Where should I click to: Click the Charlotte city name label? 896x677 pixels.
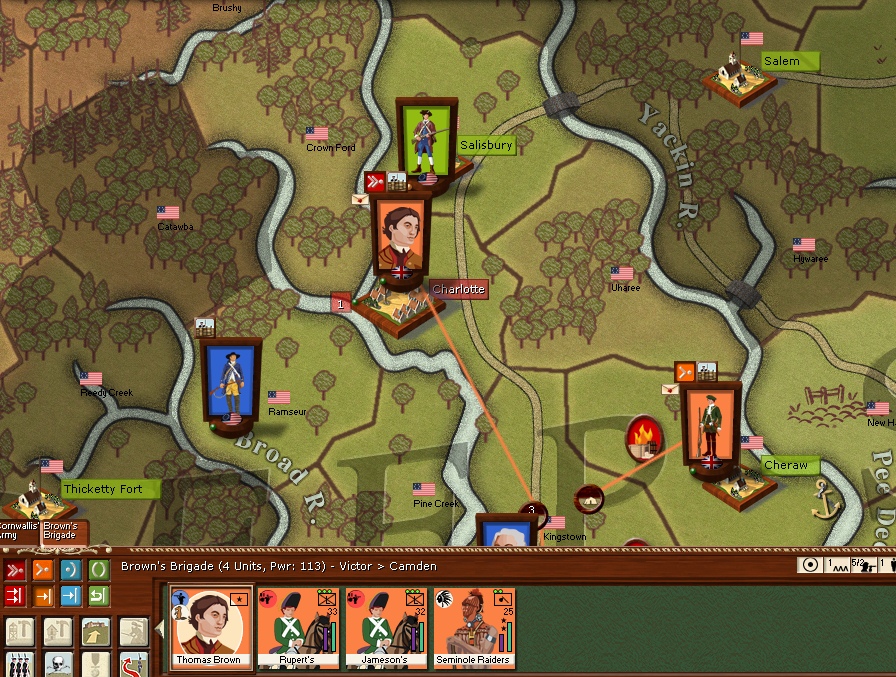(459, 289)
